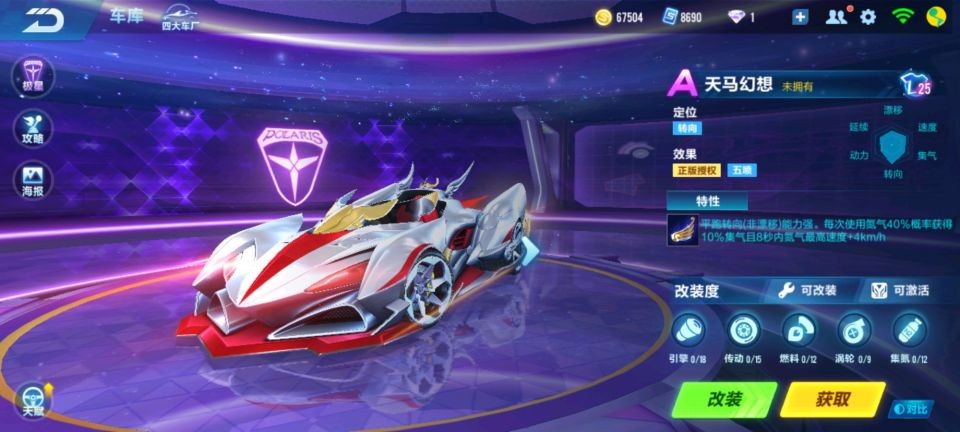960x432 pixels.
Task: Open the 四大车厂 car makers page
Action: coord(181,18)
